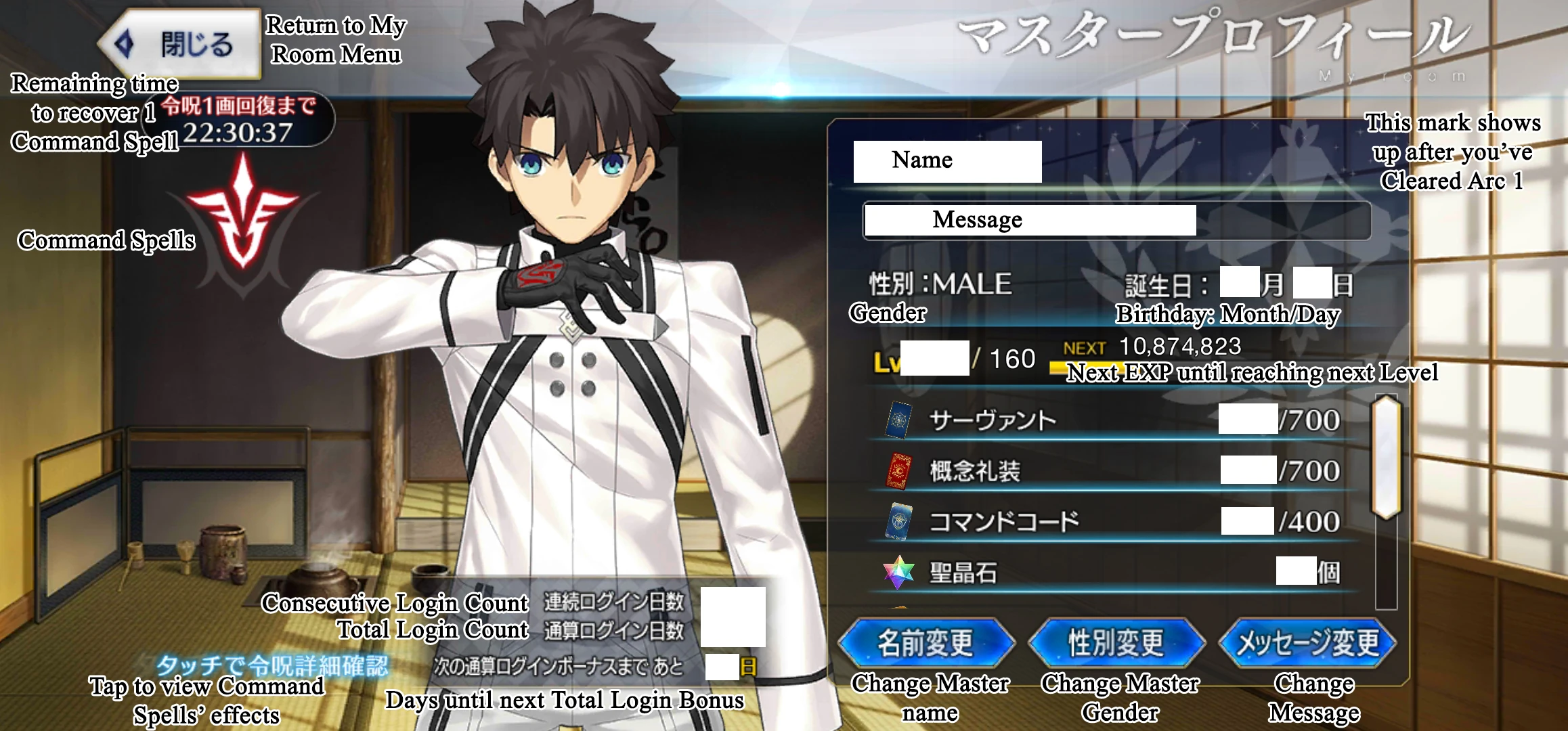Tap the back arrow inside the 閉じる button
Screen dimensions: 1568x731
tap(125, 44)
